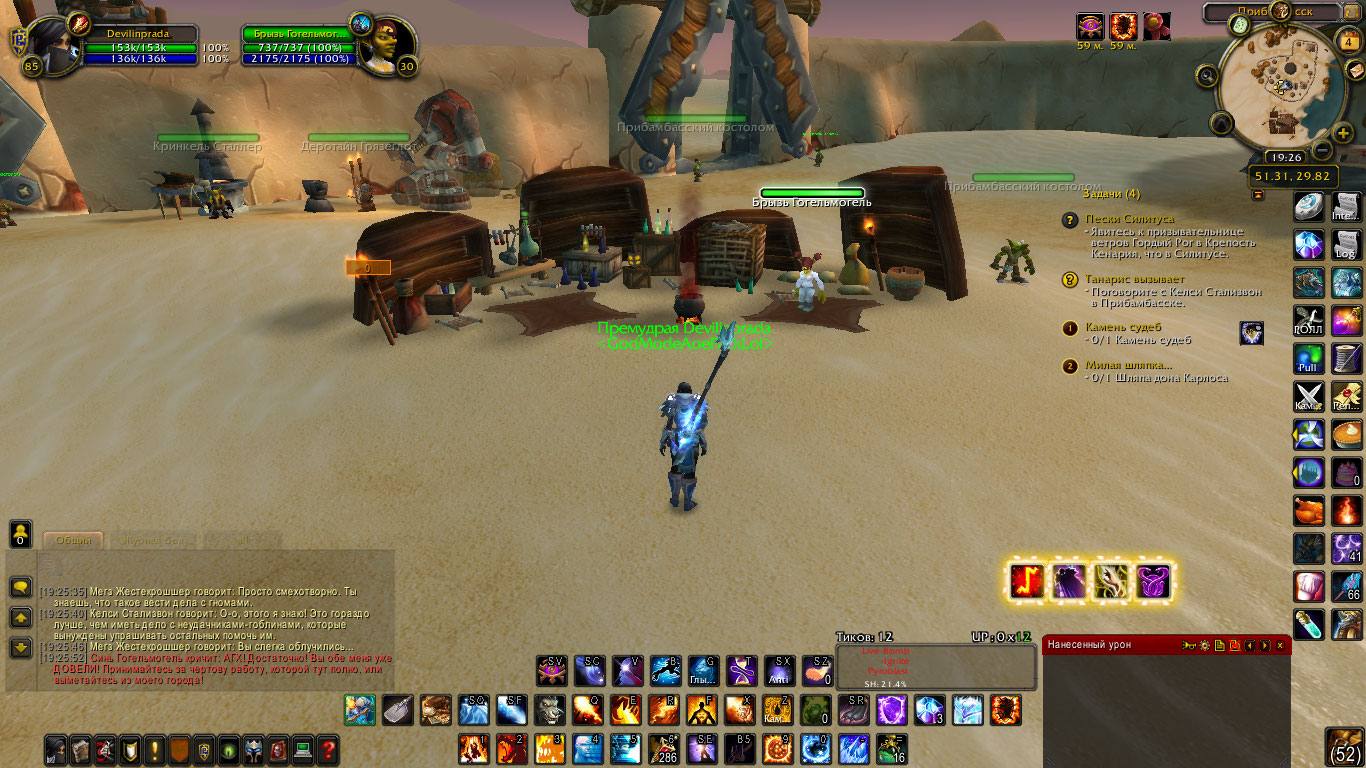Select the Пески Силитуса quest in tracker

(1129, 218)
